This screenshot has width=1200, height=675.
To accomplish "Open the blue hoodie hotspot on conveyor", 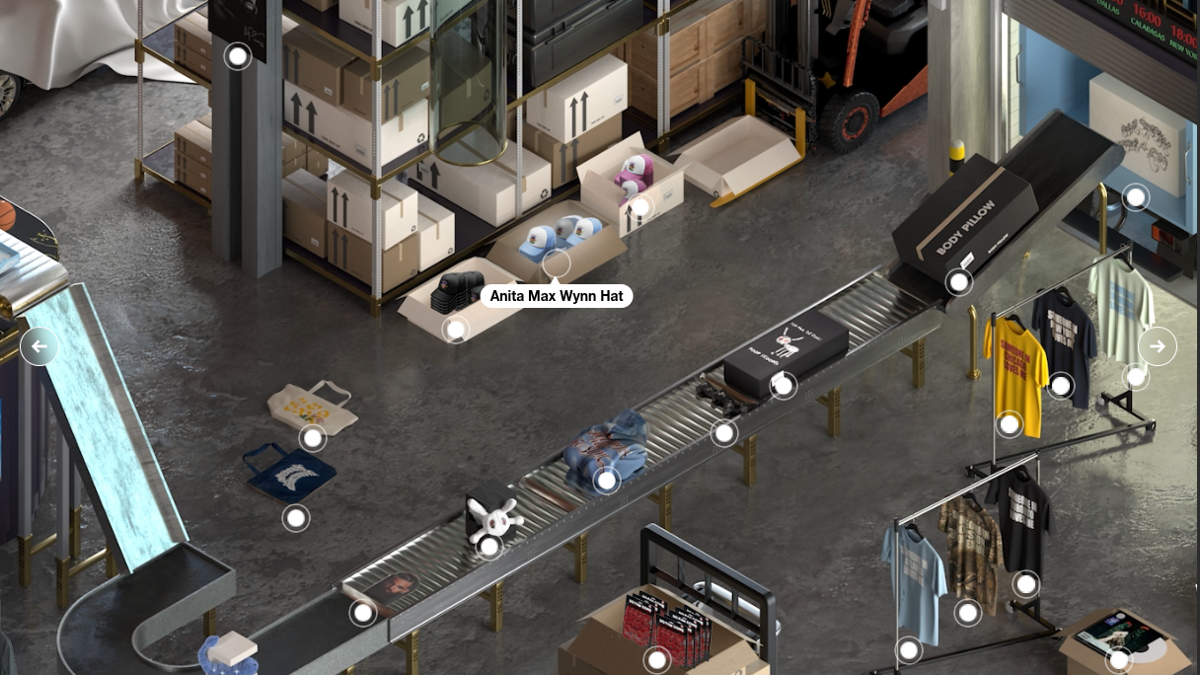I will click(x=606, y=481).
